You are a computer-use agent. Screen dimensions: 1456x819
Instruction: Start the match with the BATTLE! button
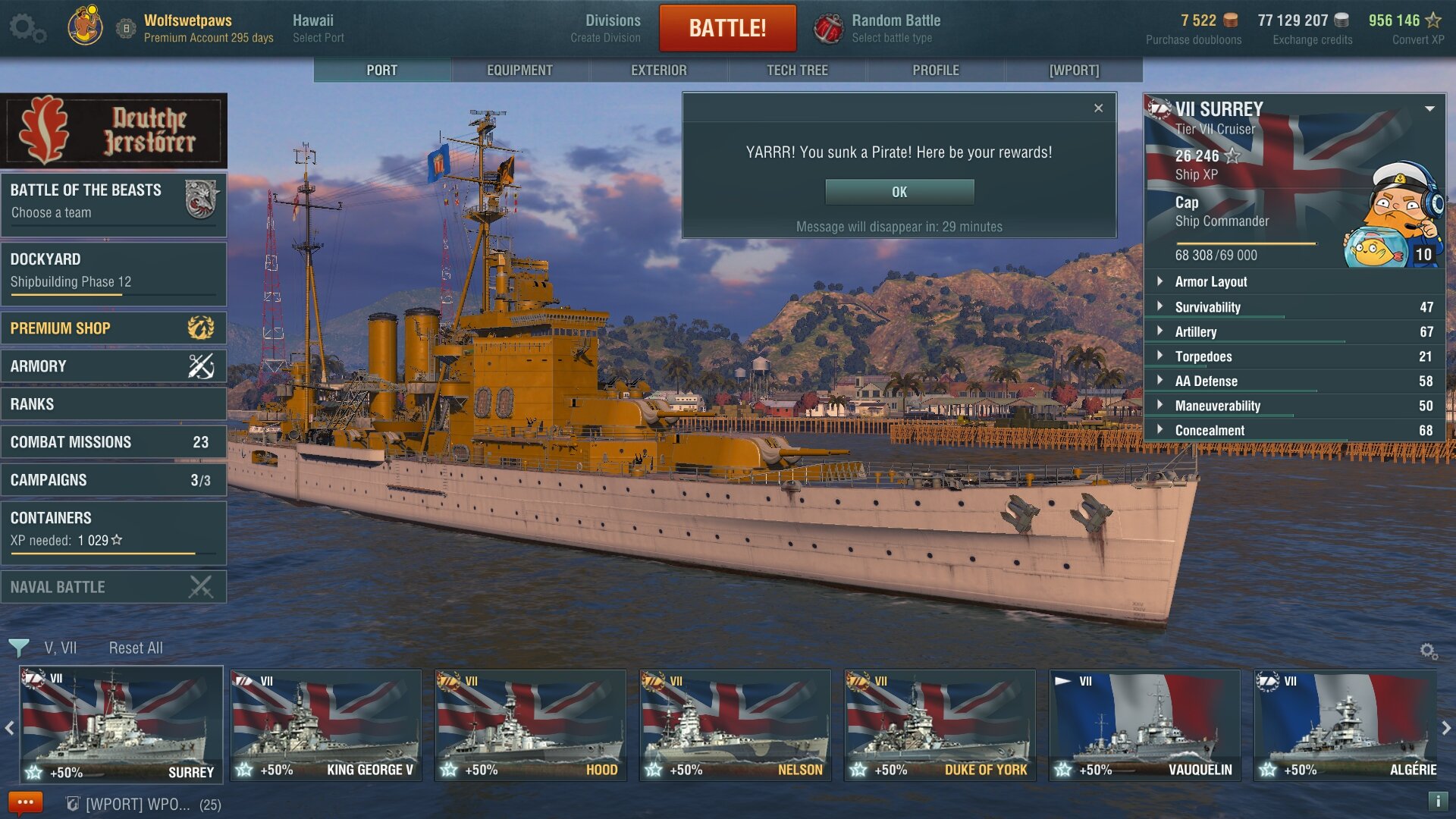pos(727,28)
